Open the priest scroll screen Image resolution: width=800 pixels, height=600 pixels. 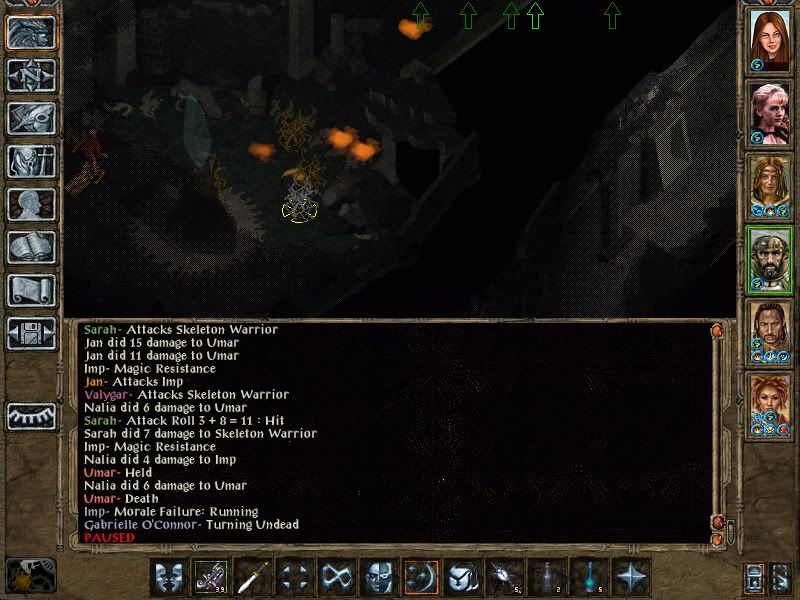tap(32, 290)
